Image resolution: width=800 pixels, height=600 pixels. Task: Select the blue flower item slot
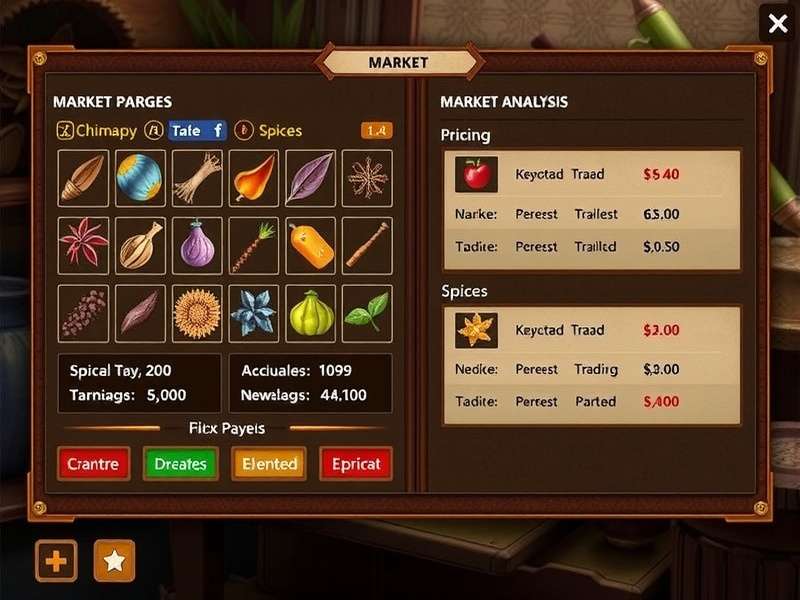(254, 311)
